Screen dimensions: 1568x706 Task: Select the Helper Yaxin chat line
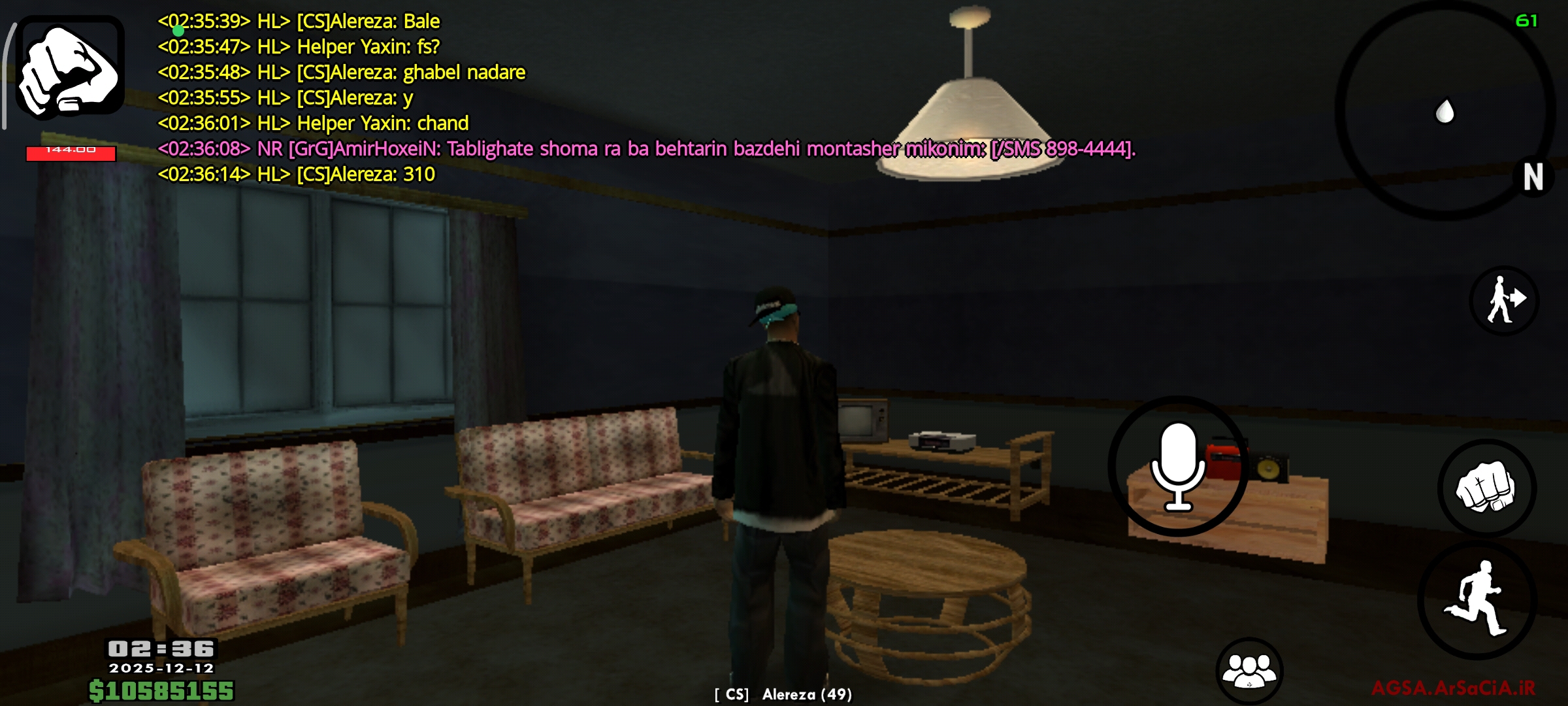tap(314, 123)
